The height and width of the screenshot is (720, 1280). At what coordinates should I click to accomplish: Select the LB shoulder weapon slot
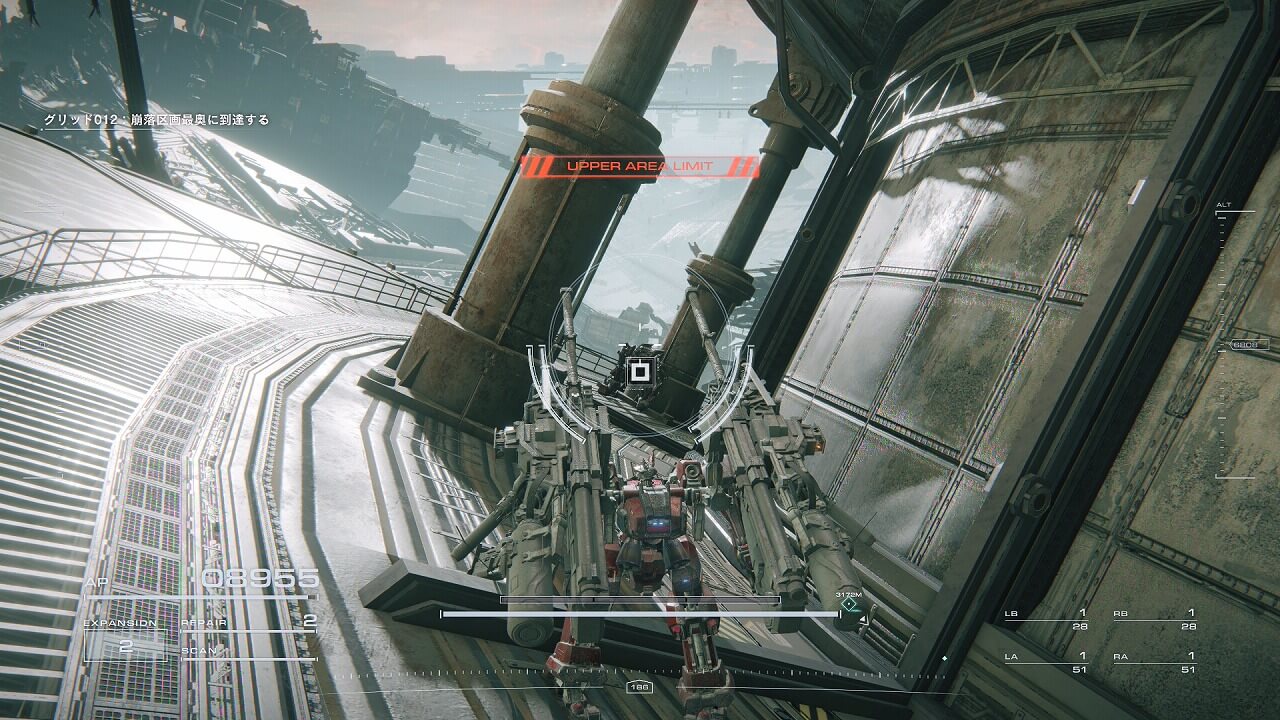(x=1047, y=619)
